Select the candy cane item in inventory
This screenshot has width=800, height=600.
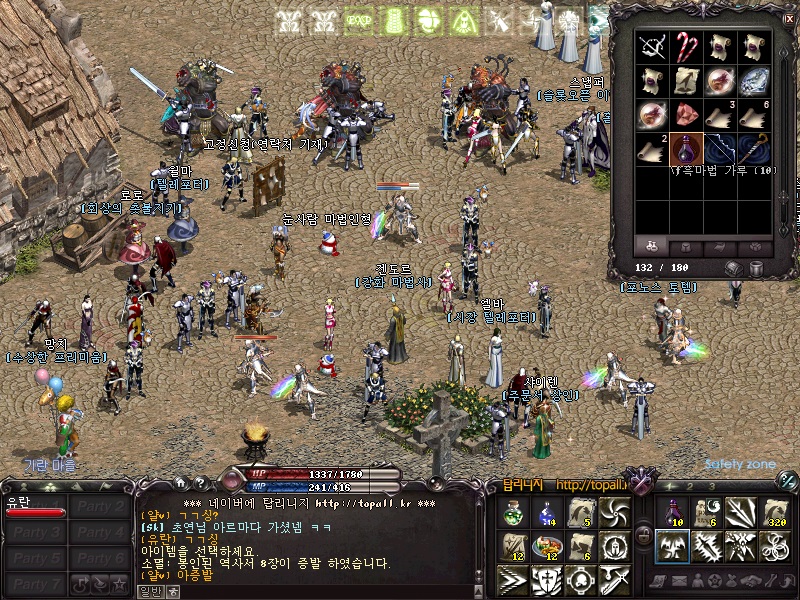685,45
